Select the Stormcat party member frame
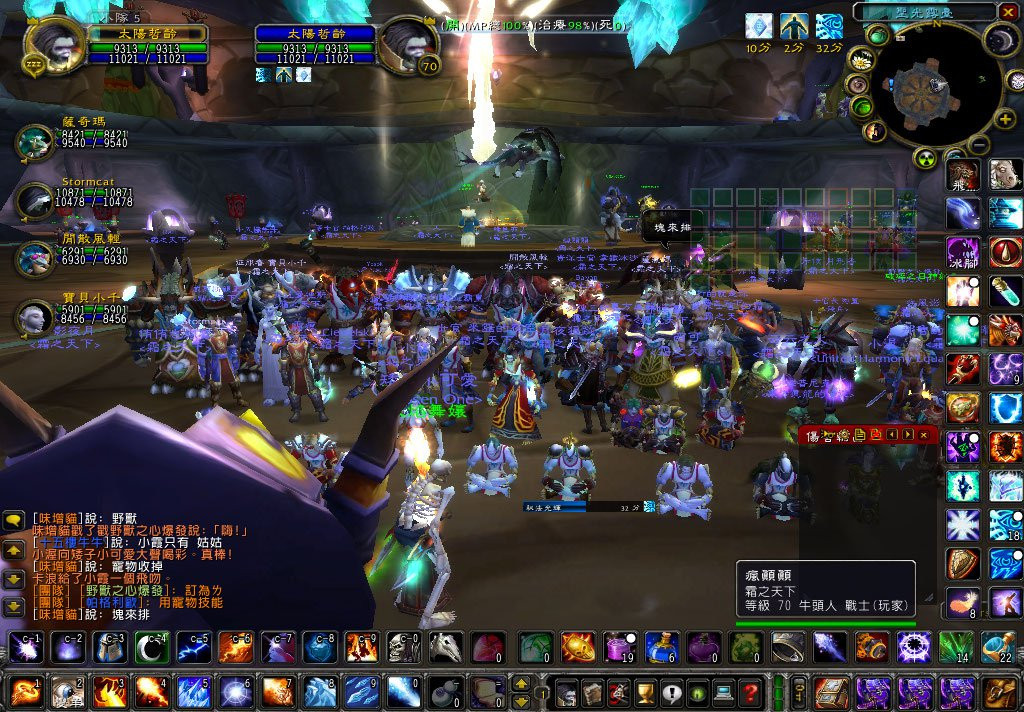The image size is (1024, 712). (x=36, y=200)
